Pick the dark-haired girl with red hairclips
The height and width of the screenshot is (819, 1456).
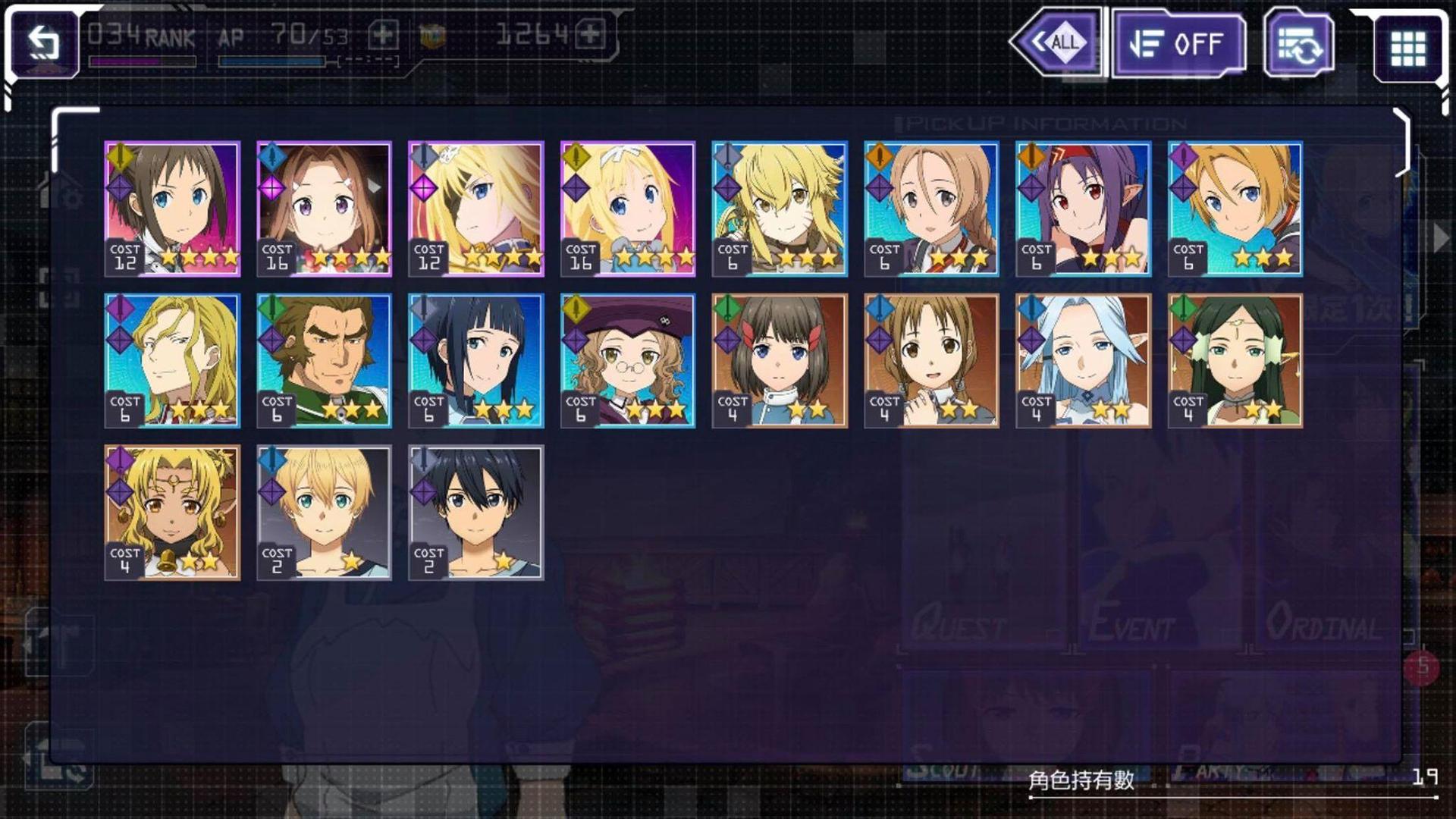(x=780, y=360)
